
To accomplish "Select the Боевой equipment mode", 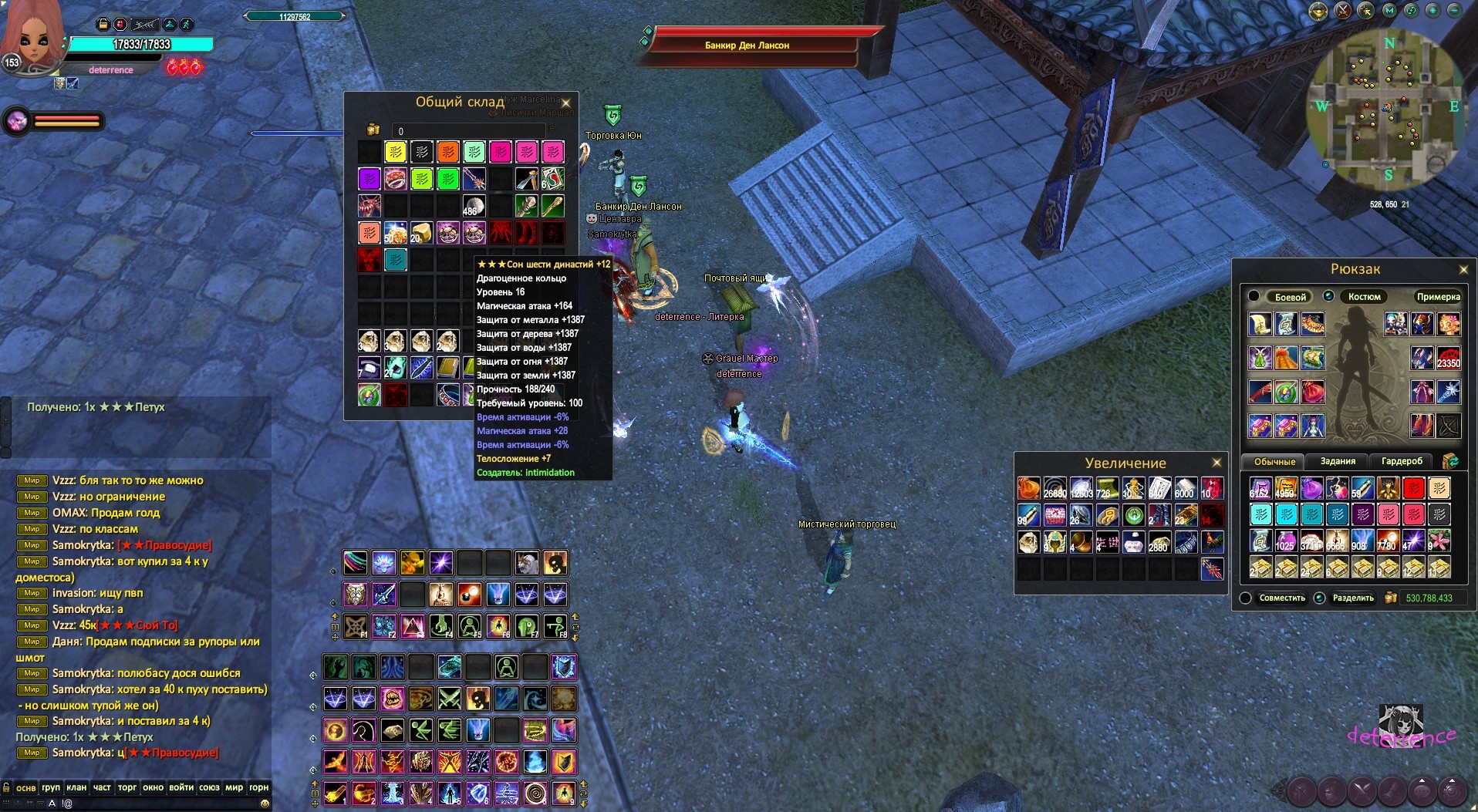I will coord(1290,297).
